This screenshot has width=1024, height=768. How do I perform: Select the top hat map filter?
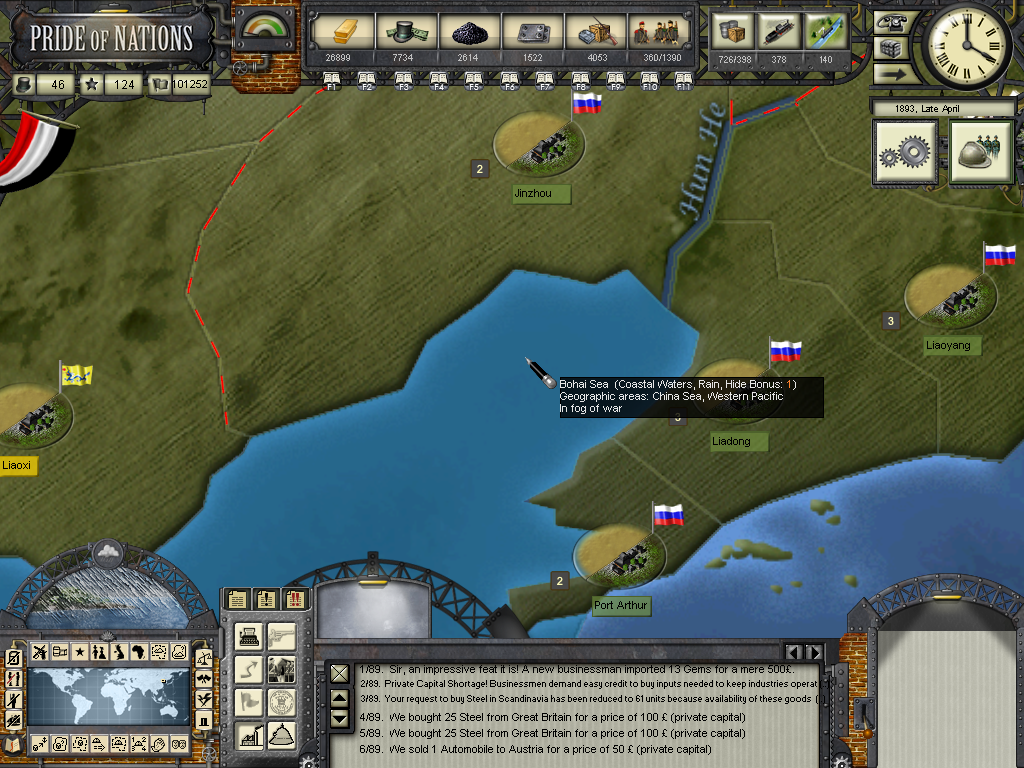(204, 720)
